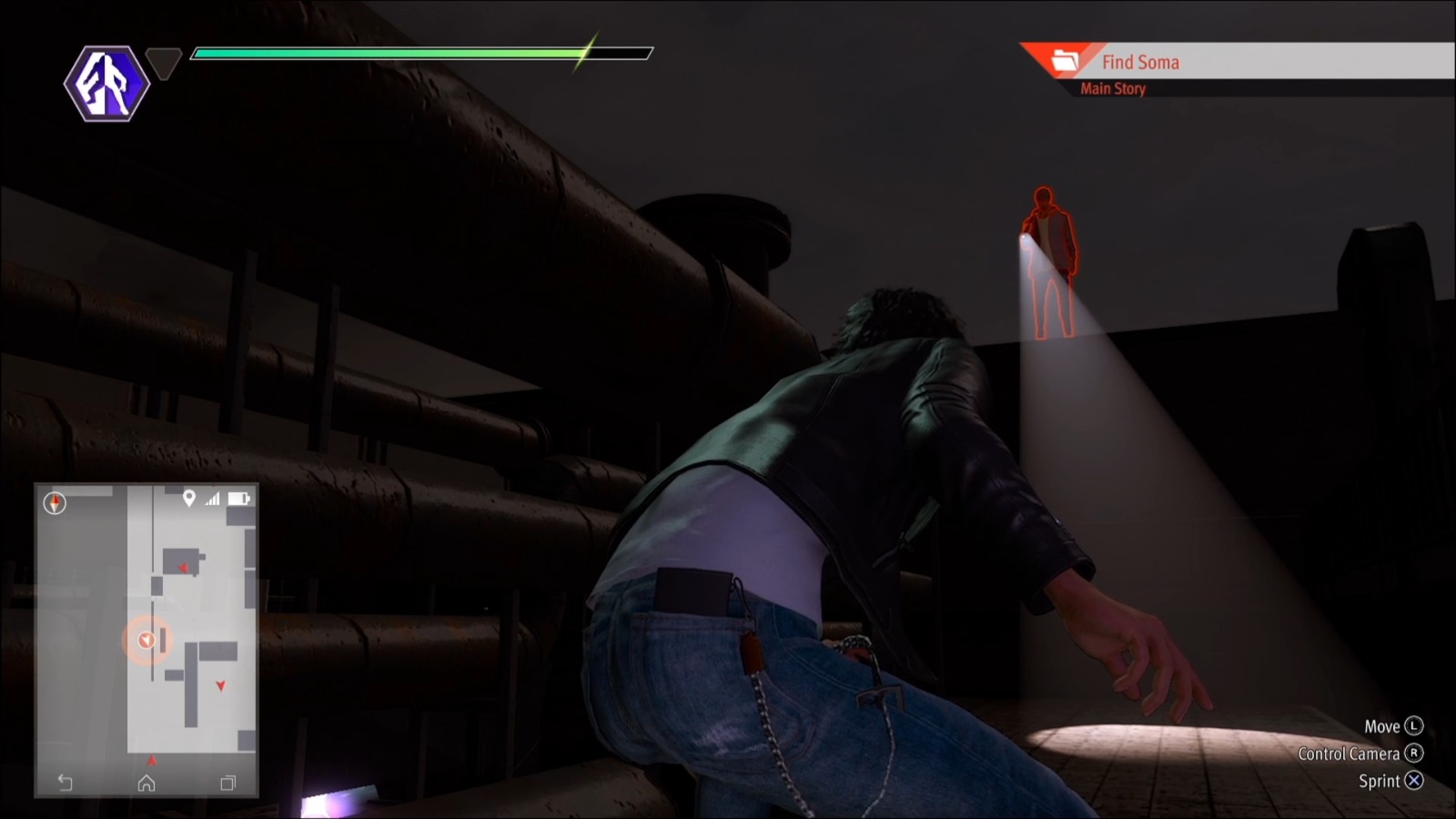Tap the back arrow on the phone navigation bar
This screenshot has width=1456, height=819.
click(63, 783)
